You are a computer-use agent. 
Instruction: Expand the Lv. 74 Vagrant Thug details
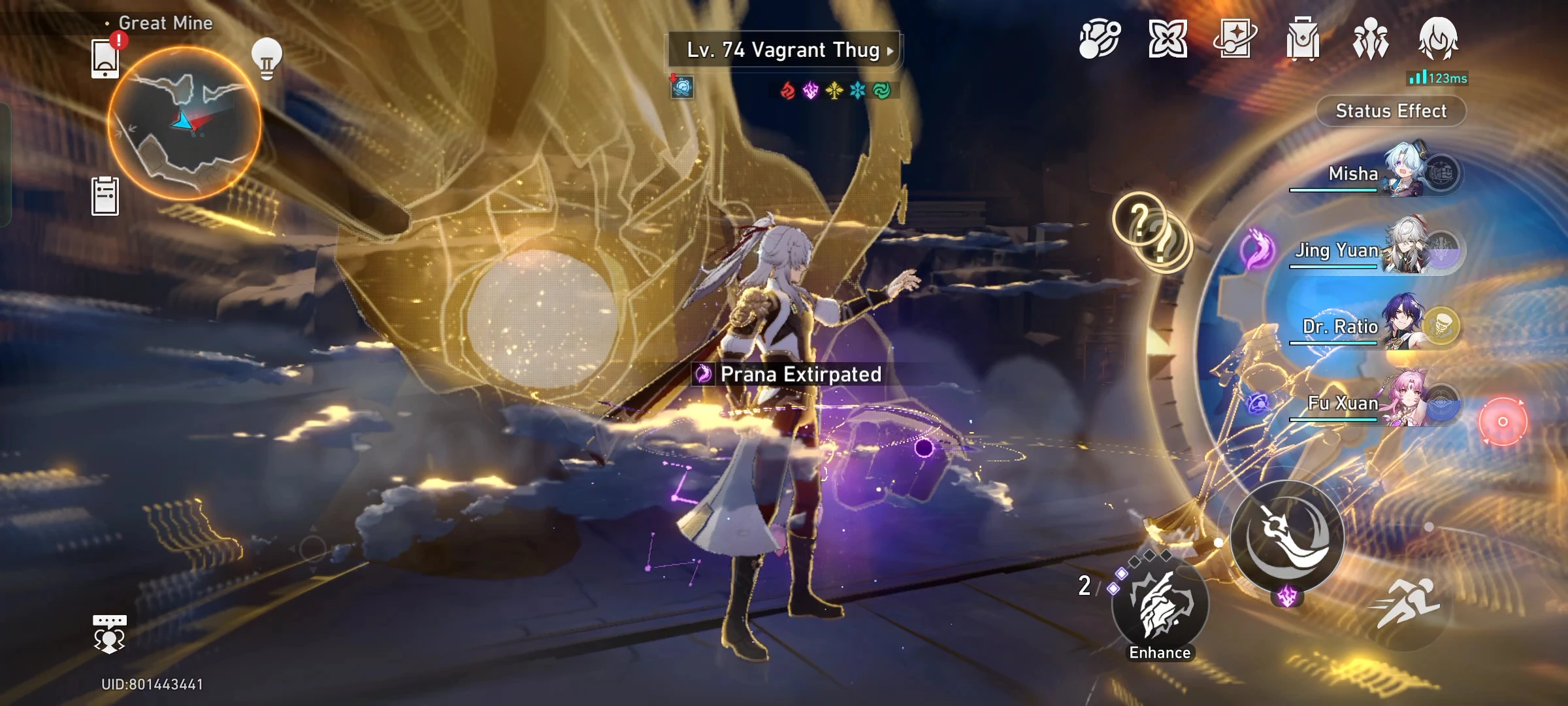click(784, 50)
